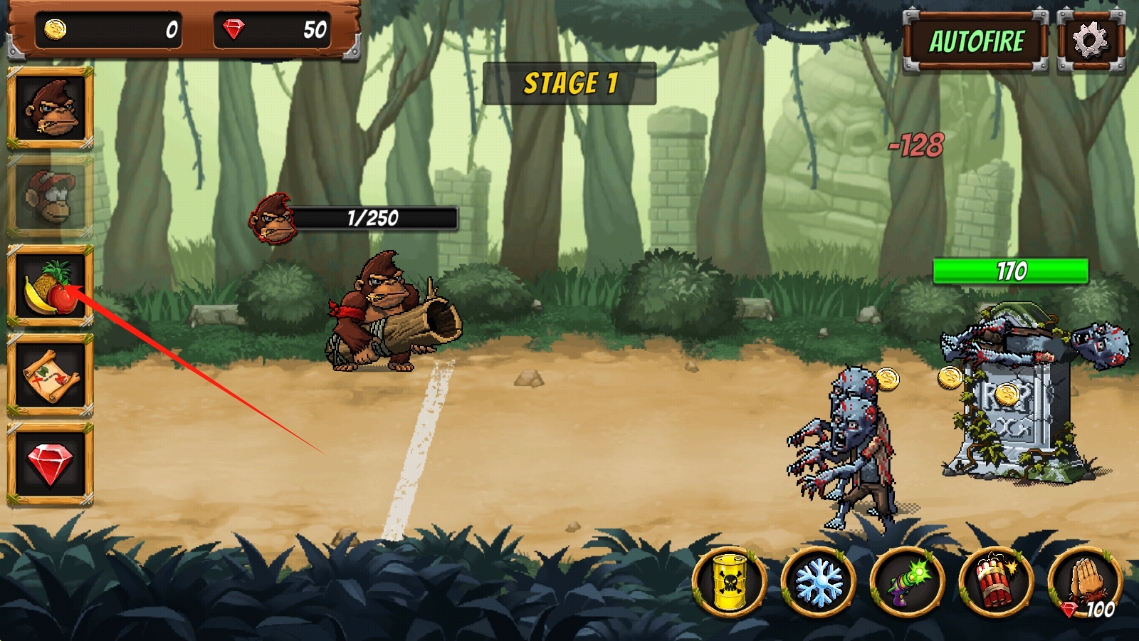Screen dimensions: 1139x641
Task: Use the dynamite bundle ability
Action: pyautogui.click(x=997, y=582)
